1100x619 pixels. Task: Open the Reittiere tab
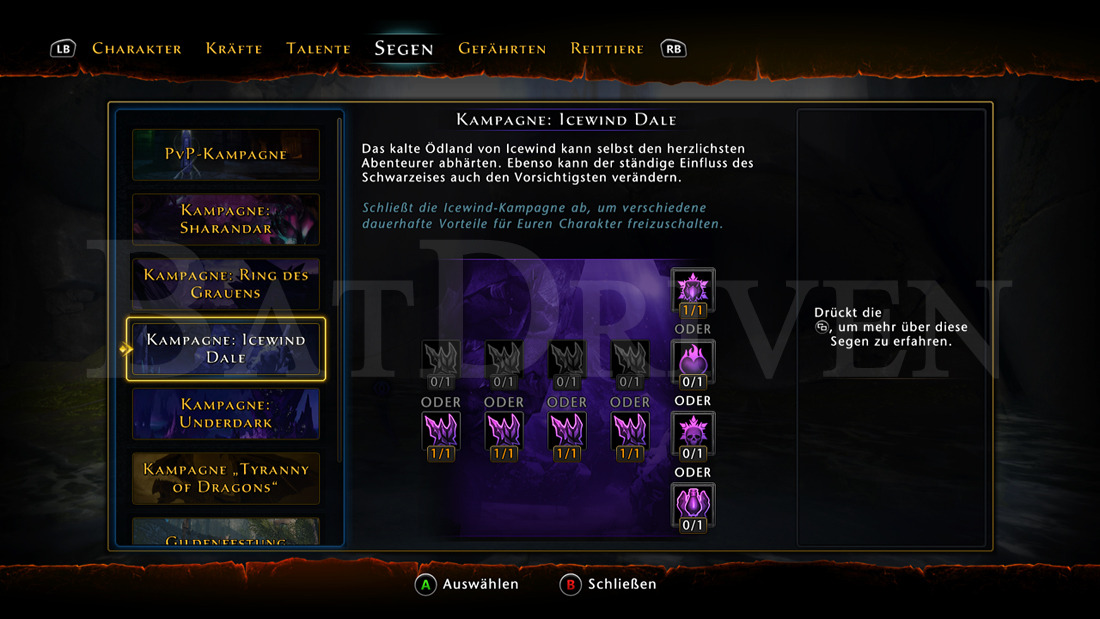(x=607, y=48)
